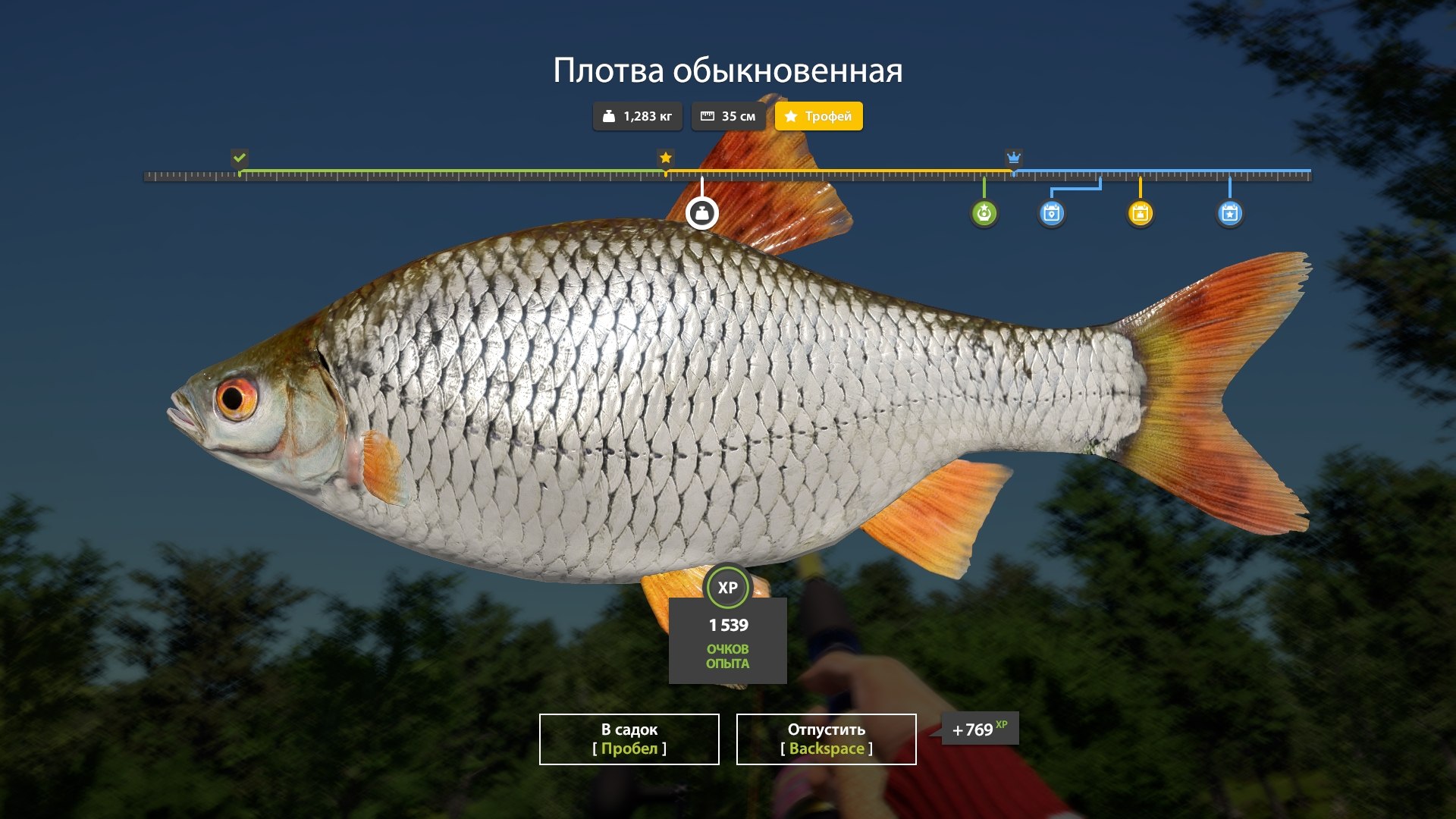Screen dimensions: 1456x819
Task: Click the weight badge showing 1,283 кг
Action: 637,116
